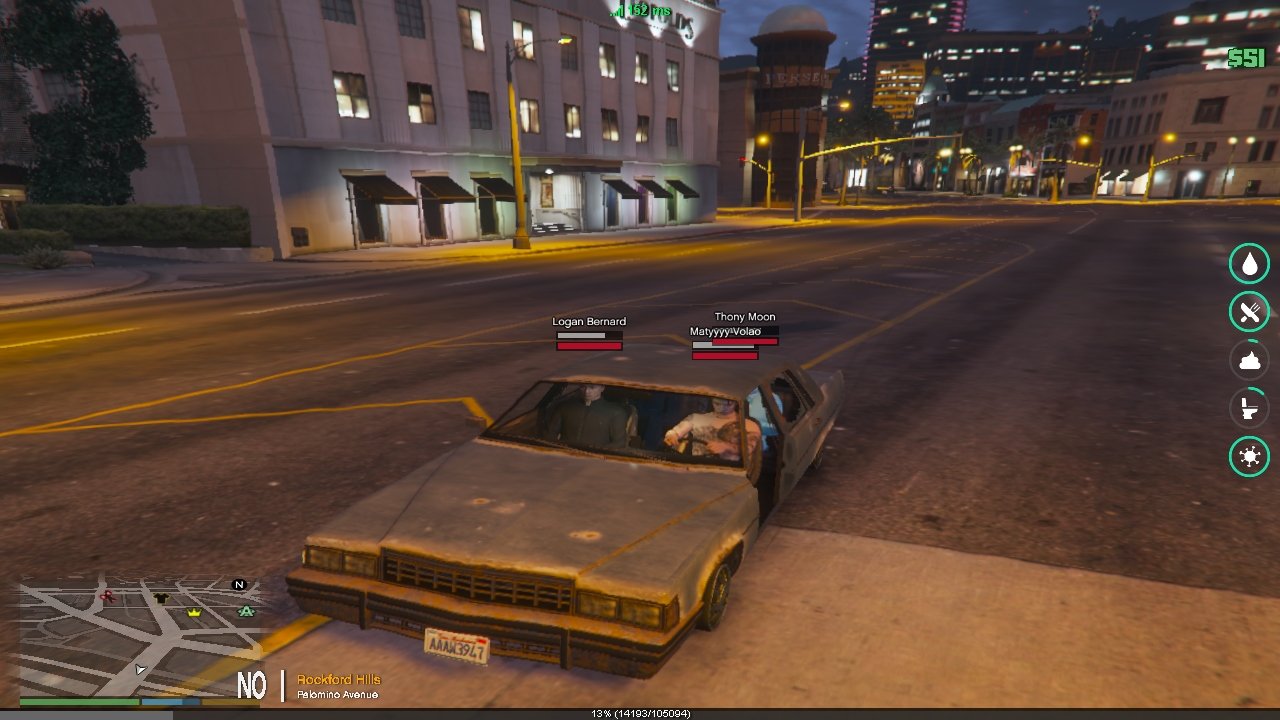Click the water drop thirst icon
This screenshot has width=1280, height=720.
[1249, 264]
